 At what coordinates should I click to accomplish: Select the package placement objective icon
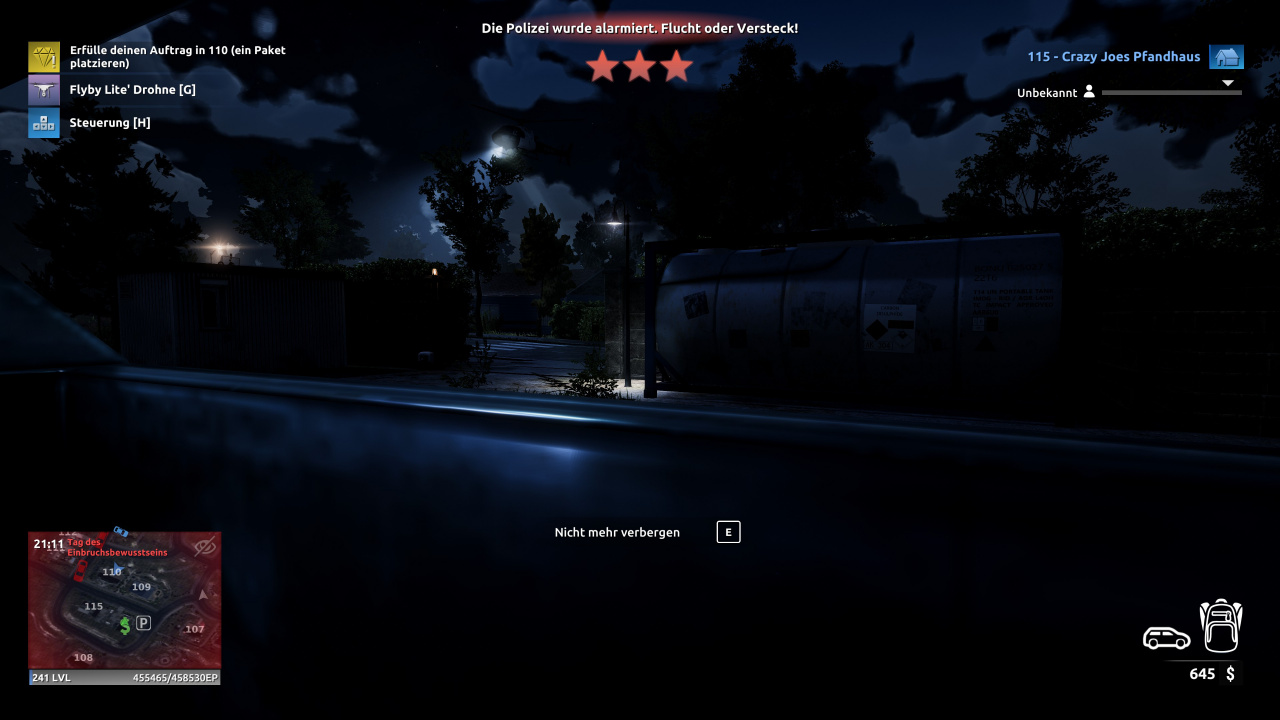point(44,57)
